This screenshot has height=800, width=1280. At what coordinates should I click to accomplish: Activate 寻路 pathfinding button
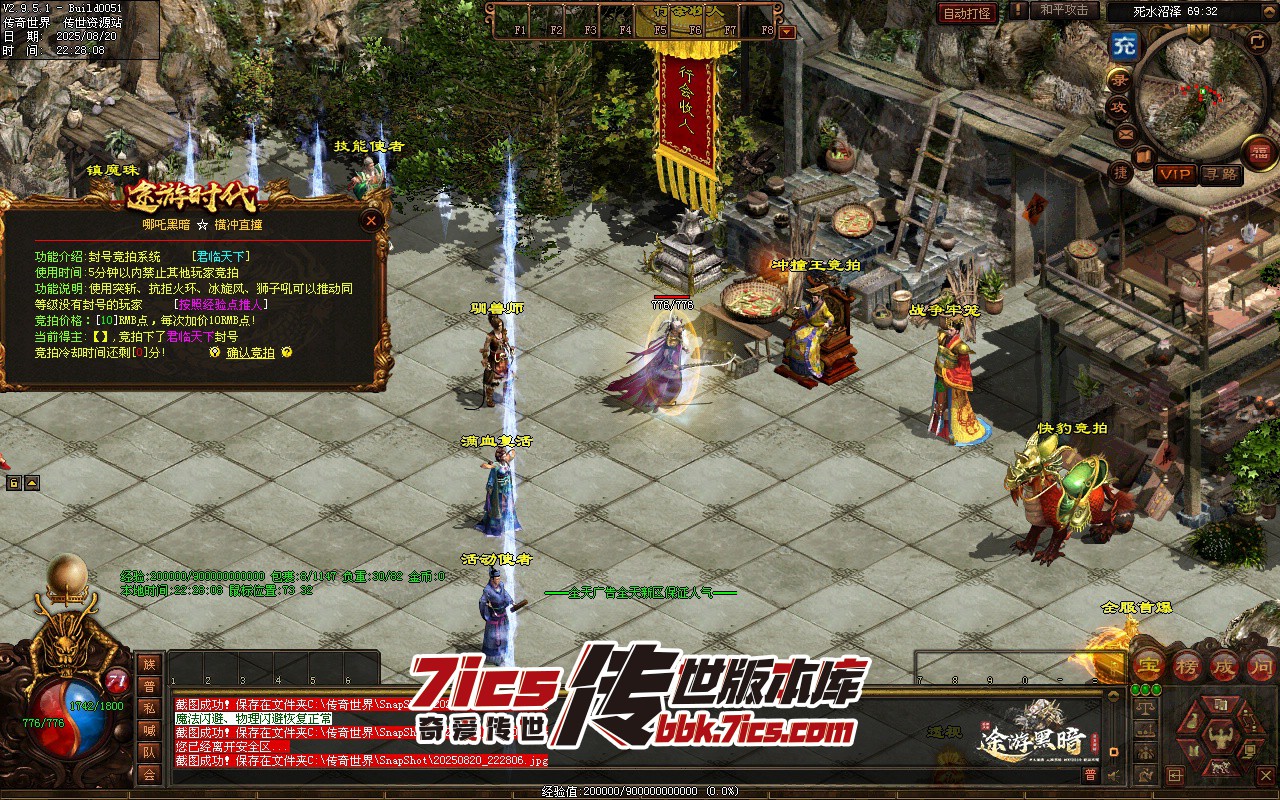tap(1221, 174)
